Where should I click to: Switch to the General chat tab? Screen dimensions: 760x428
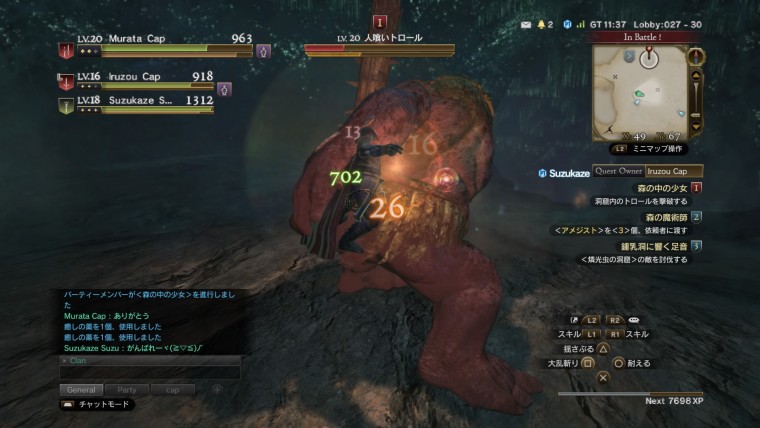click(81, 389)
